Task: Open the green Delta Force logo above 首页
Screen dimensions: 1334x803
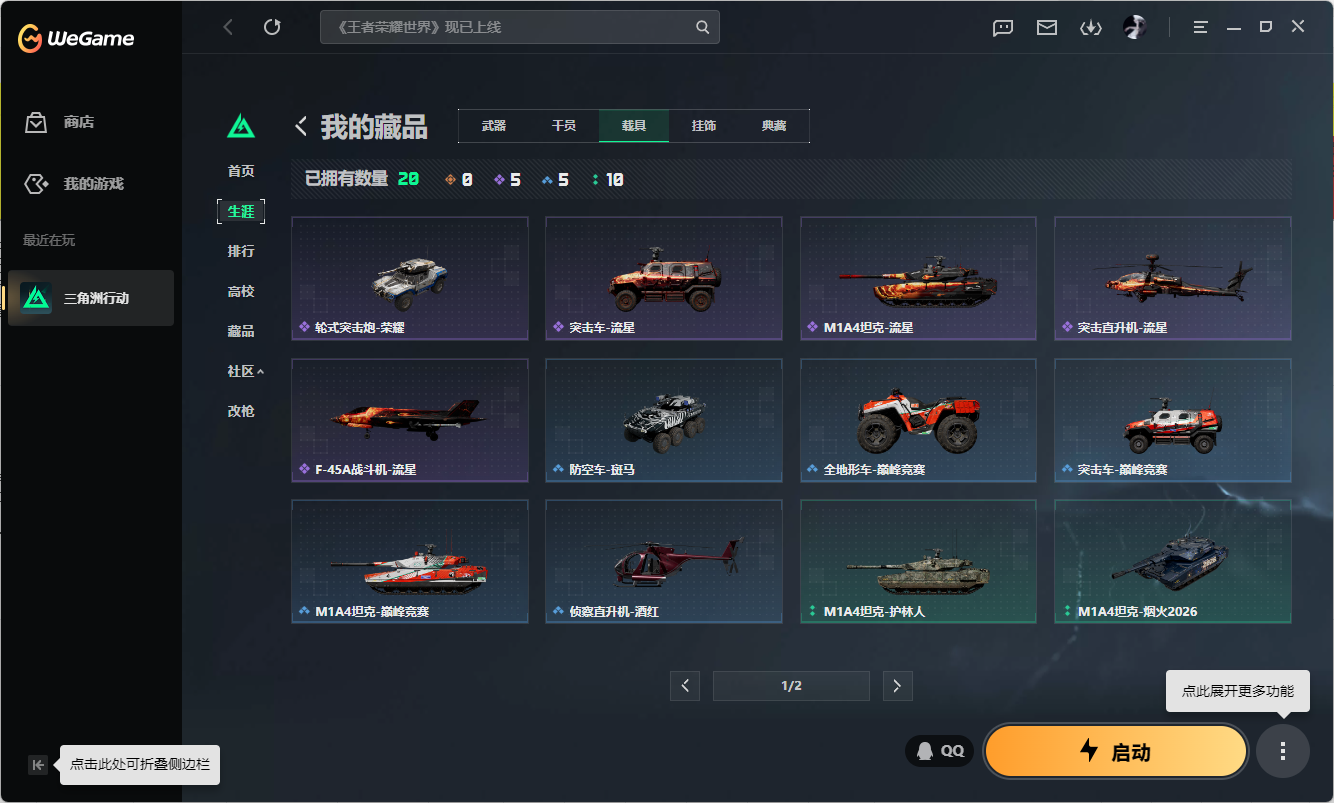Action: point(241,127)
